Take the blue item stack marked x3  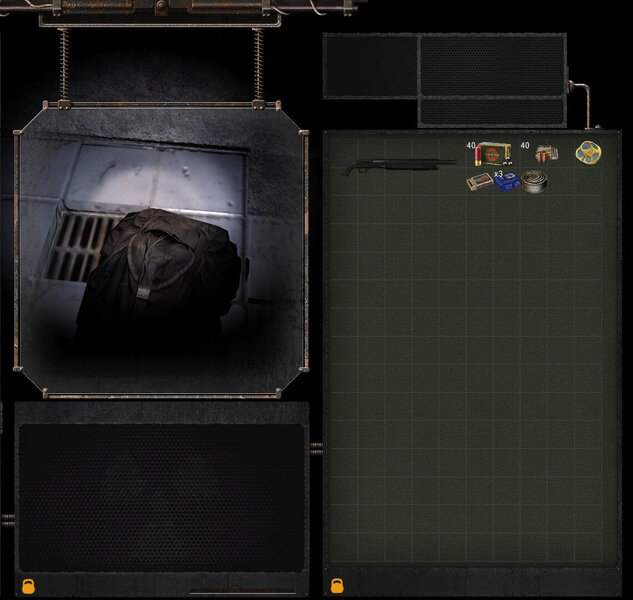[507, 182]
